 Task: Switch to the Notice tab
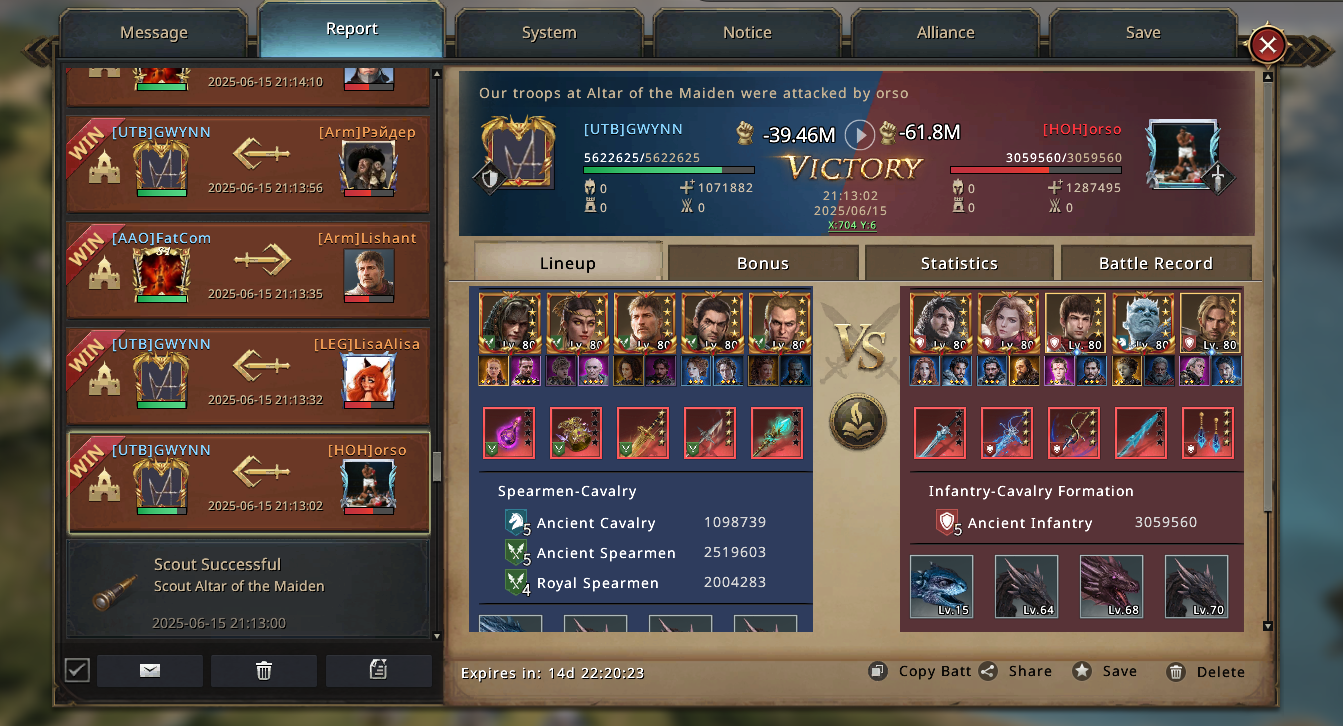[747, 33]
